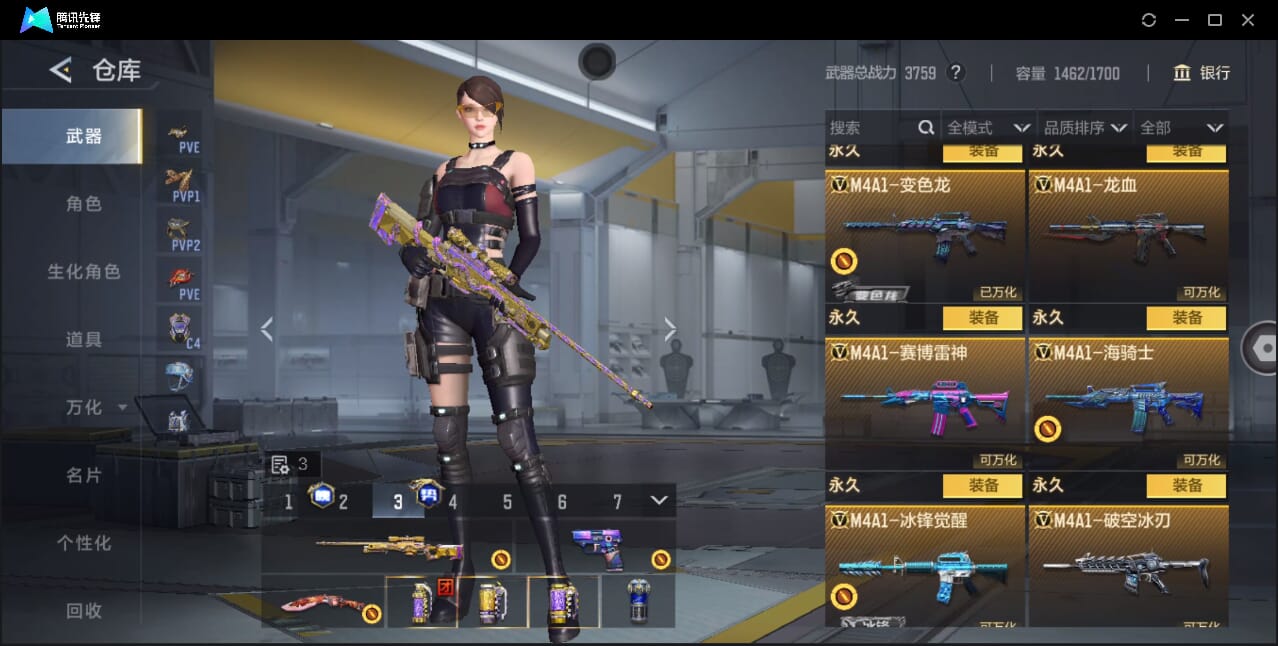Screen dimensions: 1278x646
Task: Switch to the 角色 tab
Action: 84,204
